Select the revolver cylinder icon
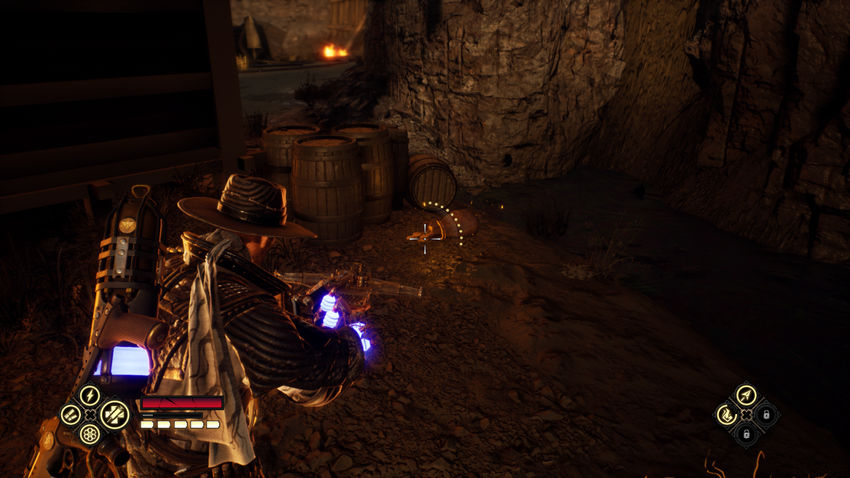The height and width of the screenshot is (478, 850). tap(90, 435)
